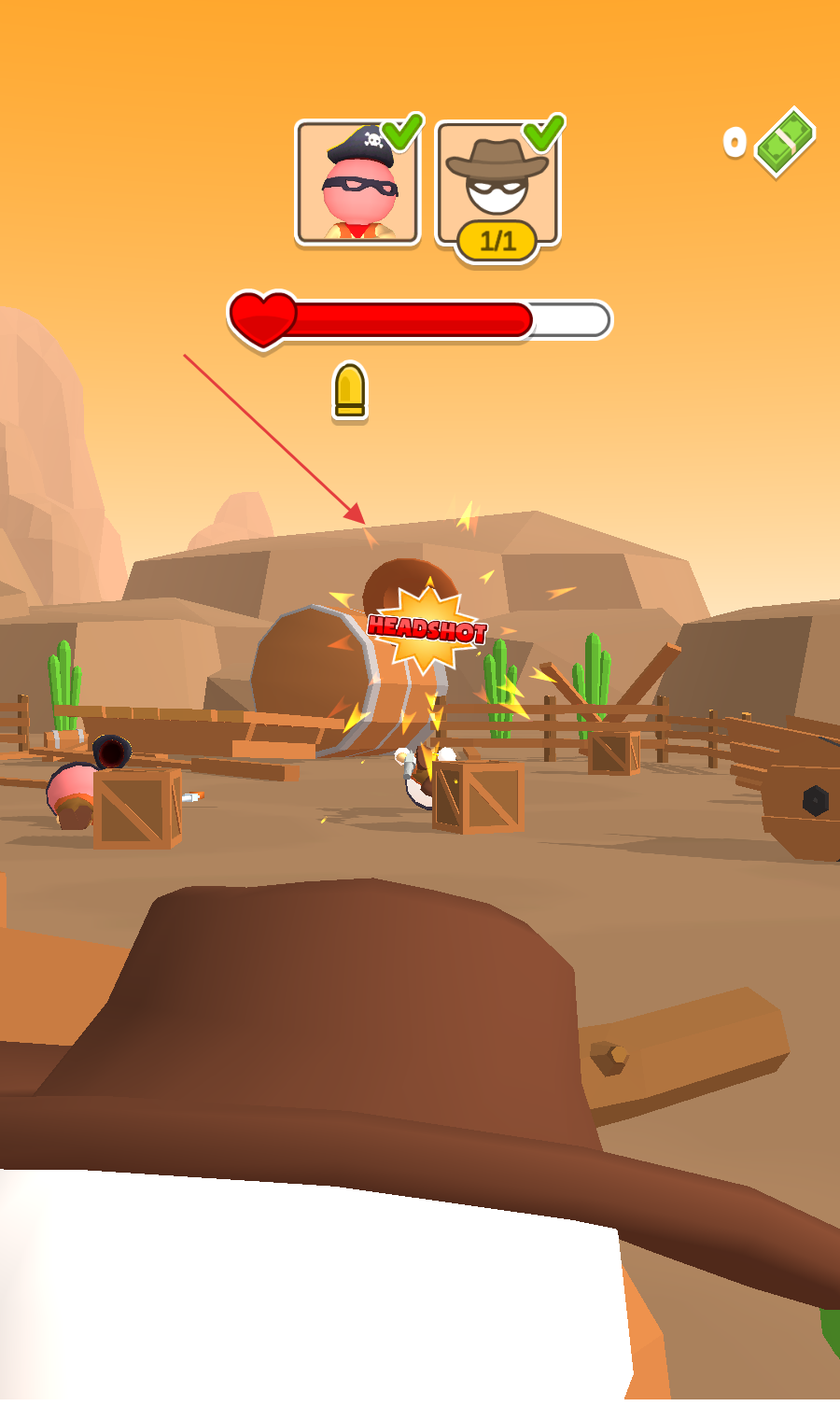This screenshot has height=1406, width=840.
Task: Select the cowboy bandit target portrait
Action: click(497, 183)
